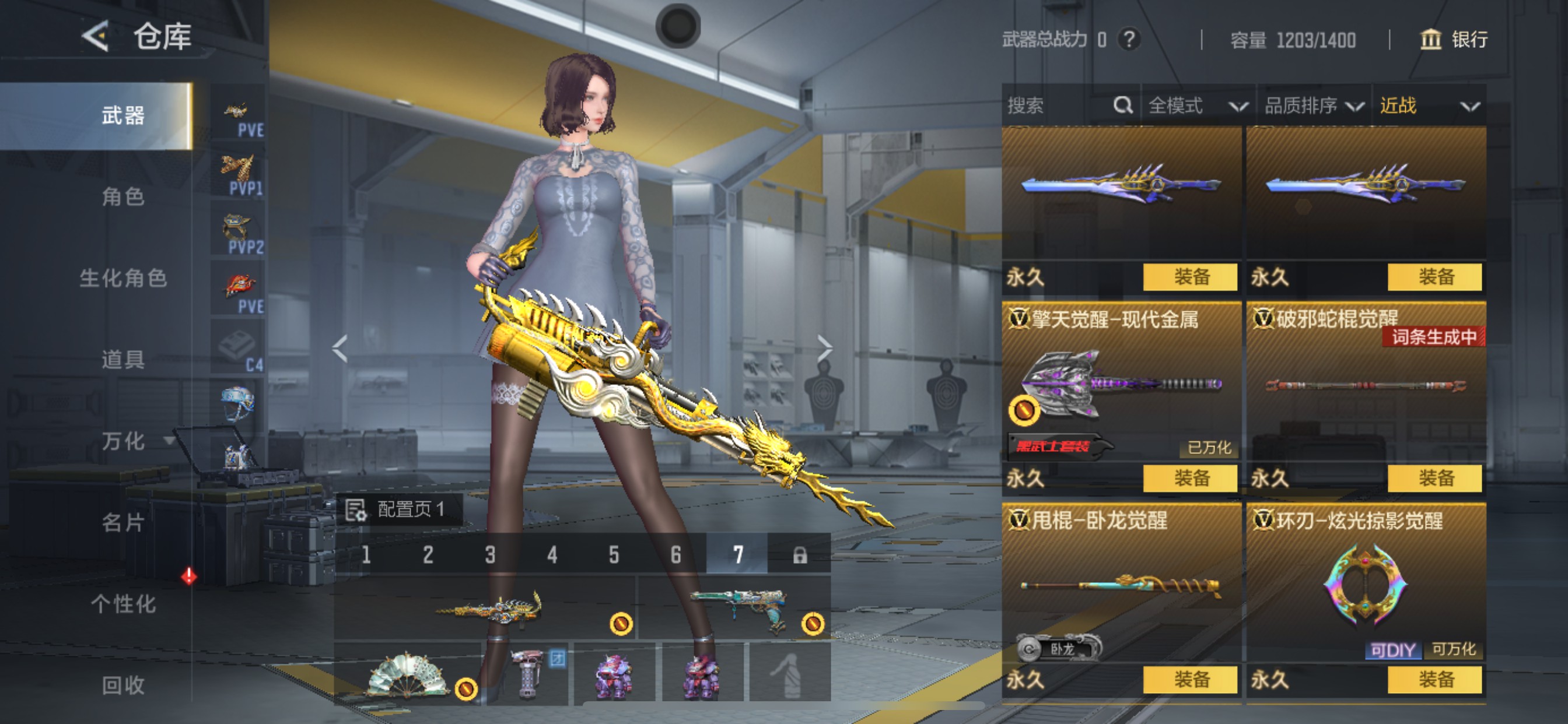Go back using the arrow beside 仓库
Viewport: 1568px width, 724px height.
[96, 36]
